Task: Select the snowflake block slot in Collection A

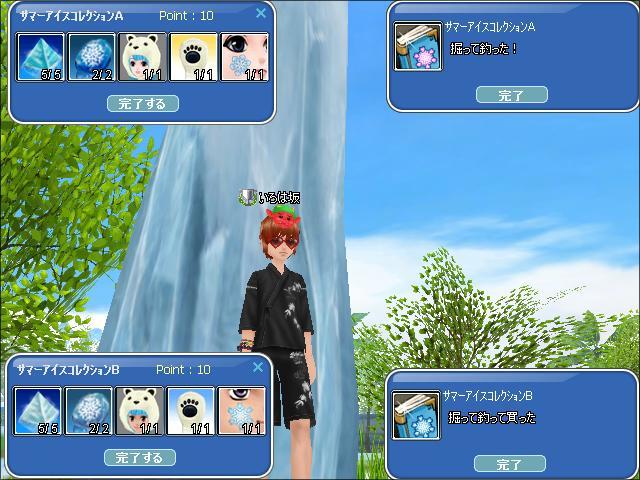Action: pos(92,58)
